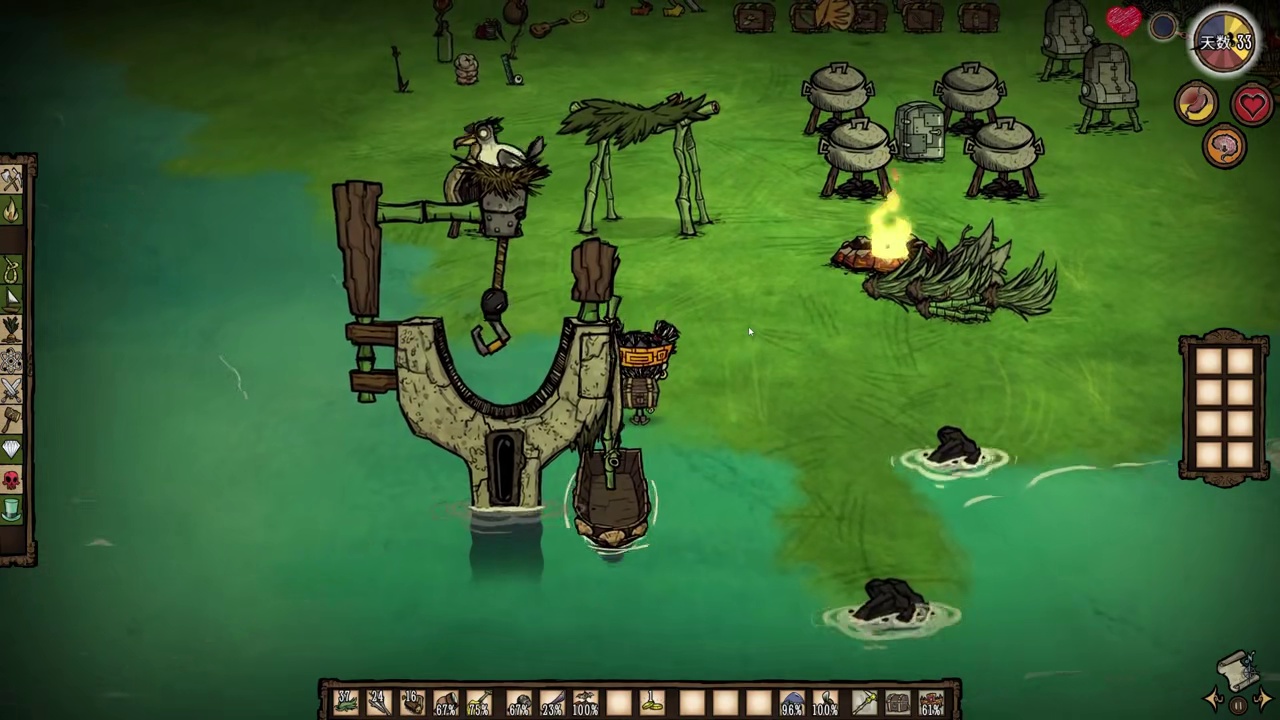Switch to the Magic red skull tab
Image resolution: width=1280 pixels, height=720 pixels.
pyautogui.click(x=12, y=480)
